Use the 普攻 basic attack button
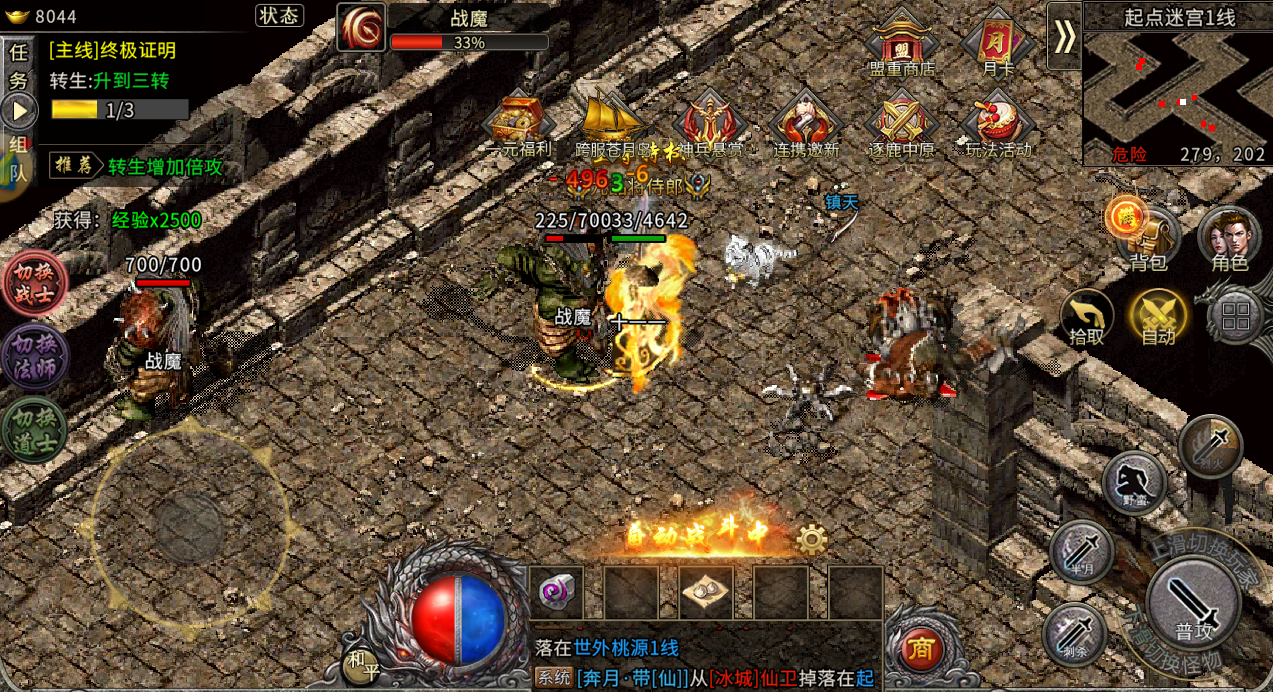1273x692 pixels. [1194, 602]
